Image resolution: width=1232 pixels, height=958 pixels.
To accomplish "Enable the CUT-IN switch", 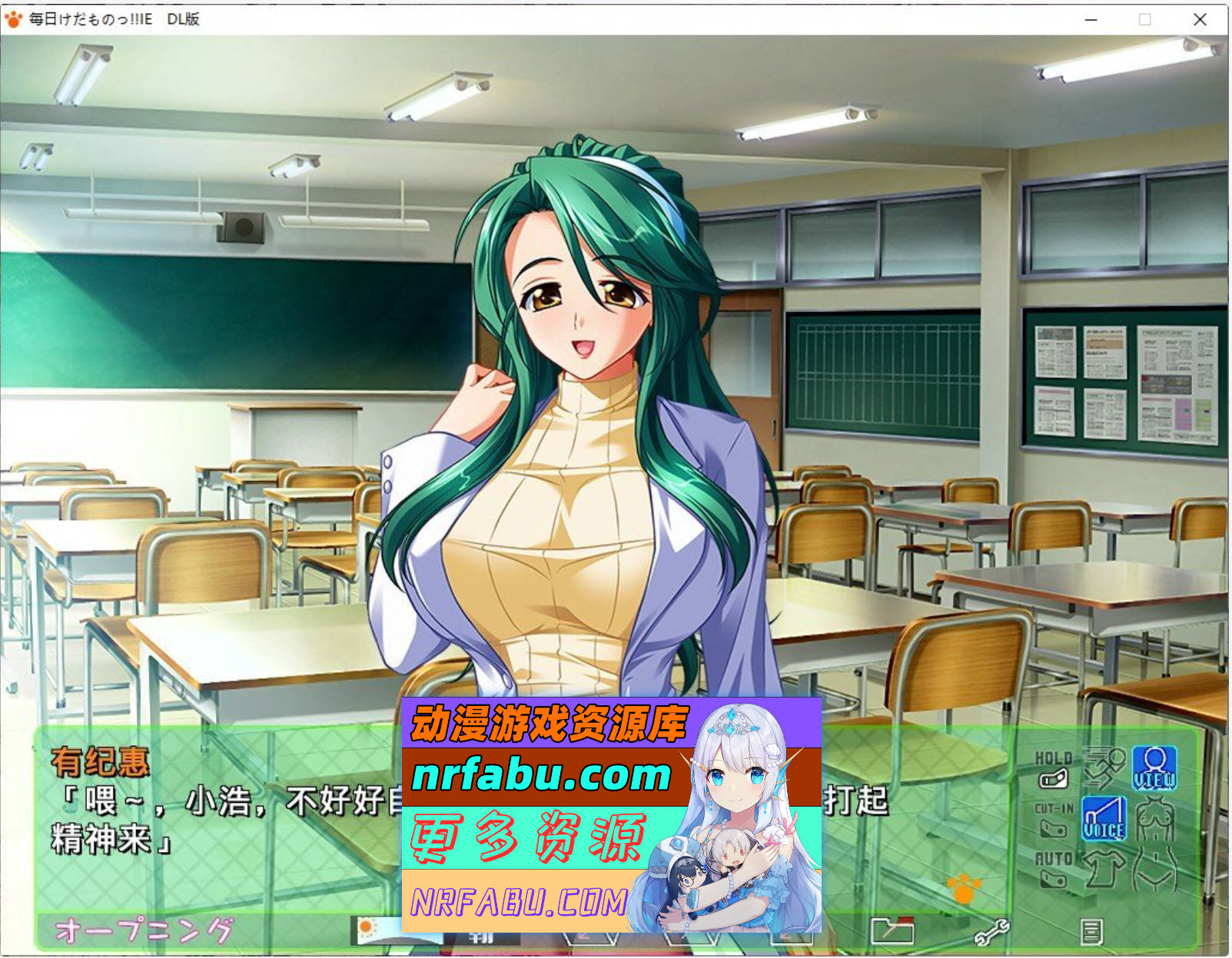I will click(x=1053, y=828).
